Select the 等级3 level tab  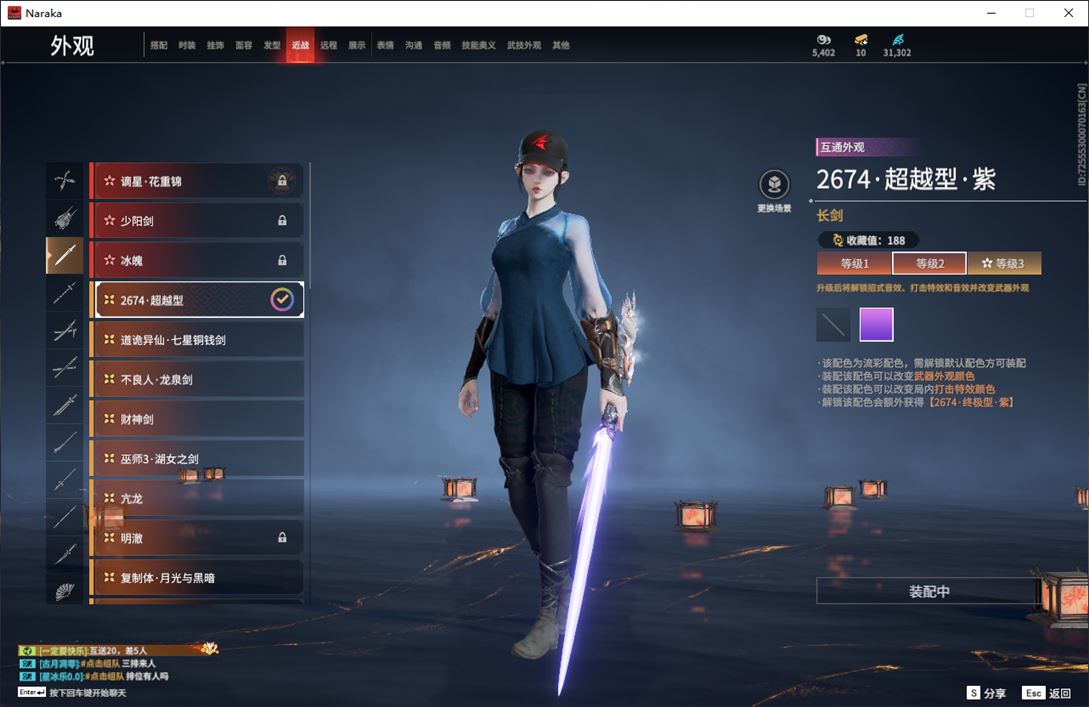click(1004, 264)
